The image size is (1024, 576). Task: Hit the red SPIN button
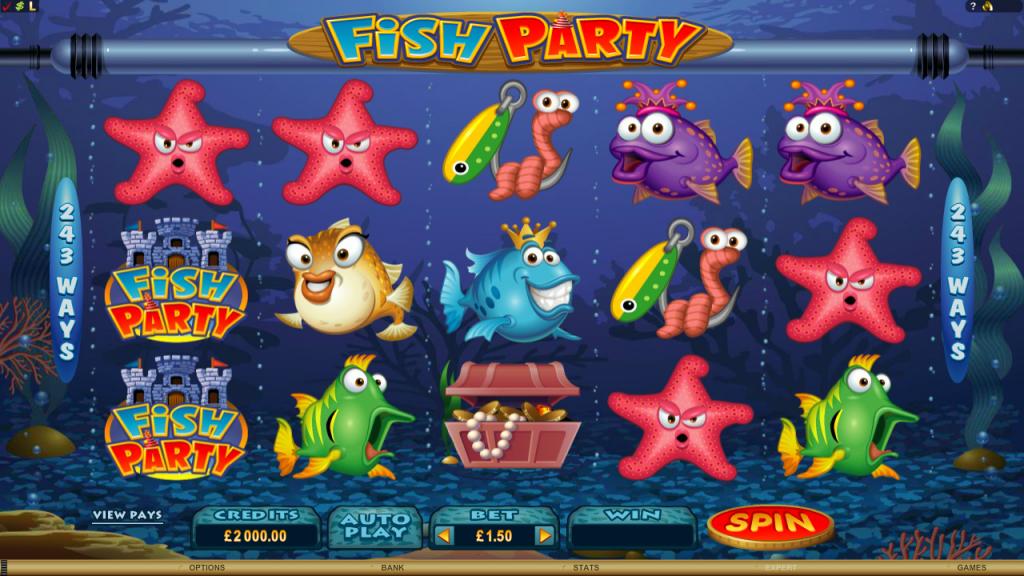pos(769,523)
